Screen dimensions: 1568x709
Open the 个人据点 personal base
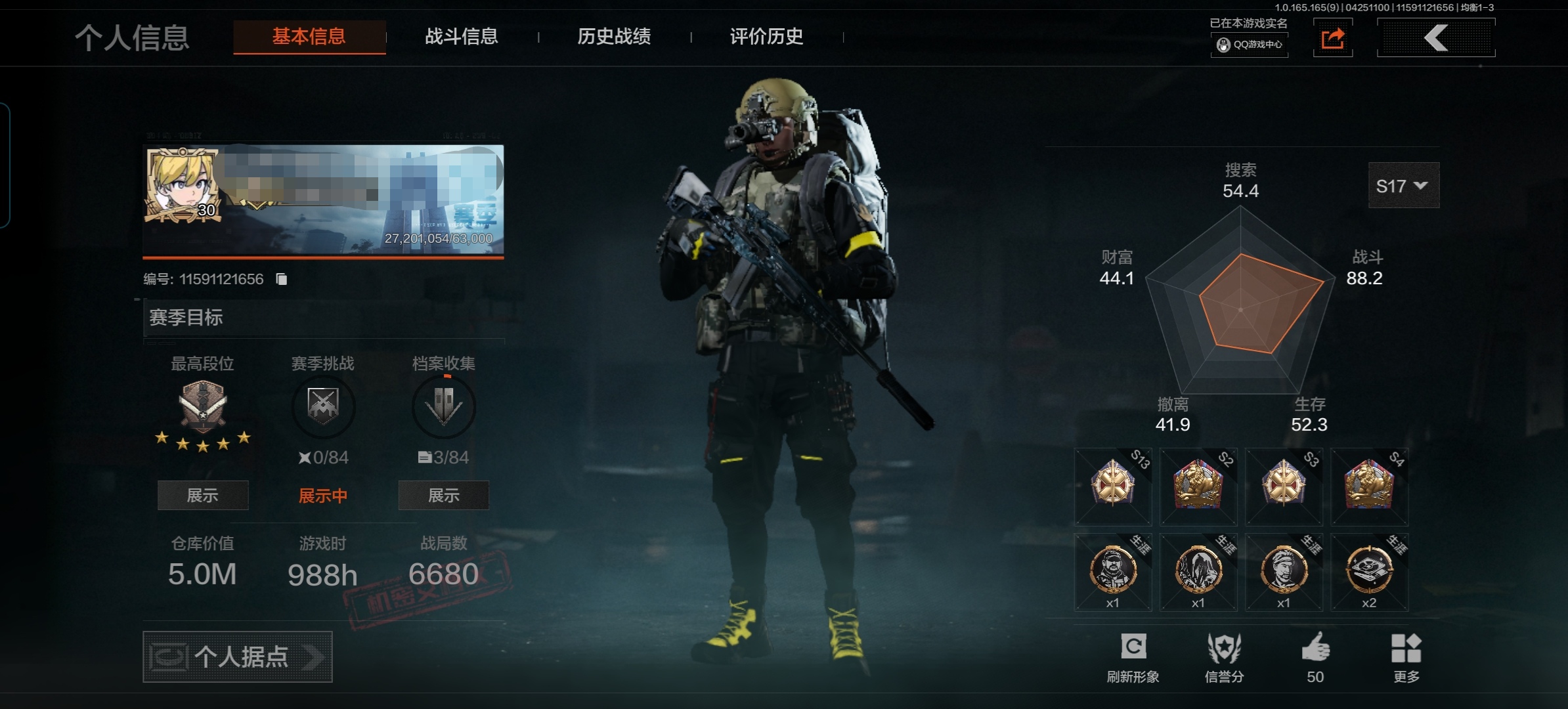click(x=238, y=656)
